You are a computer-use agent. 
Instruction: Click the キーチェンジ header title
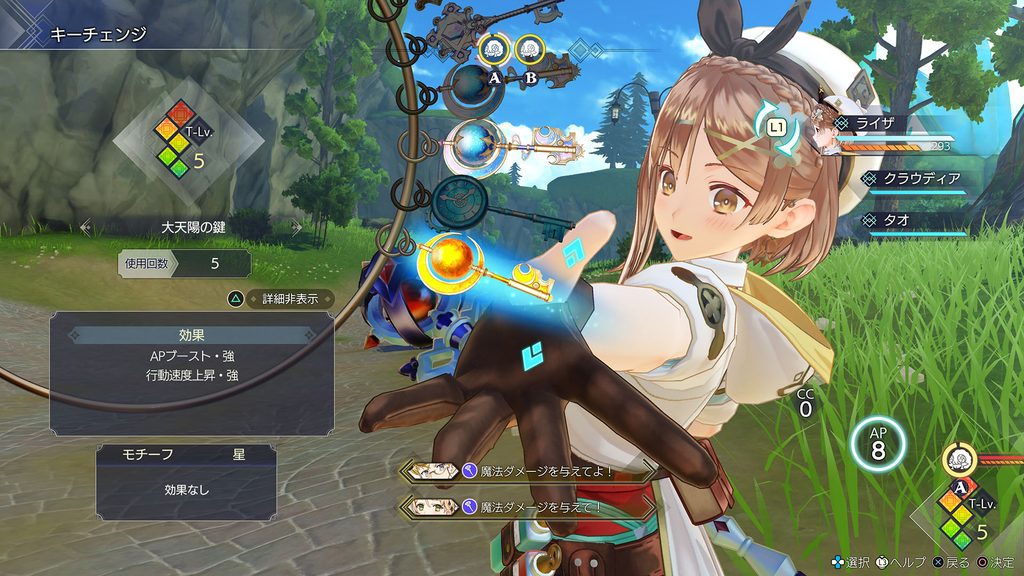(x=98, y=35)
